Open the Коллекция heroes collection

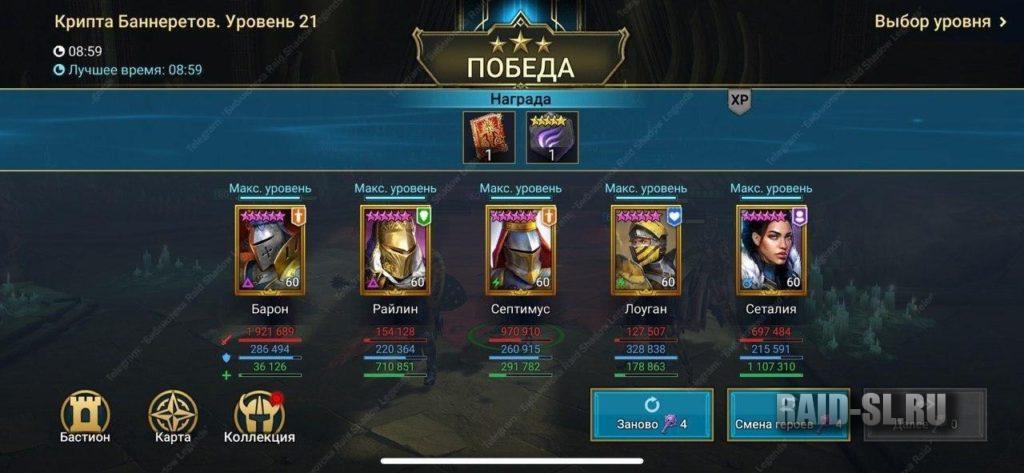tap(259, 416)
